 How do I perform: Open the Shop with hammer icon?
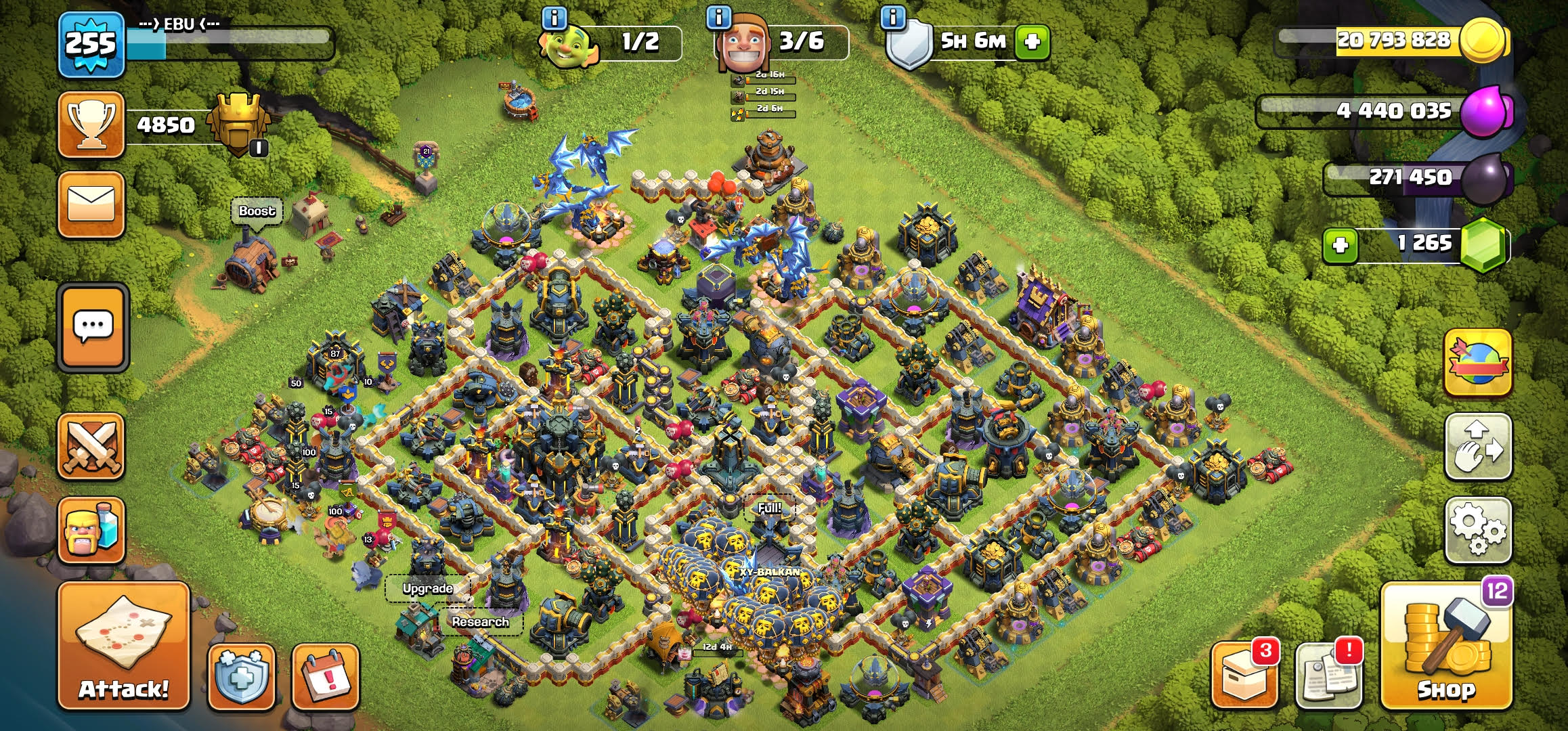point(1446,646)
